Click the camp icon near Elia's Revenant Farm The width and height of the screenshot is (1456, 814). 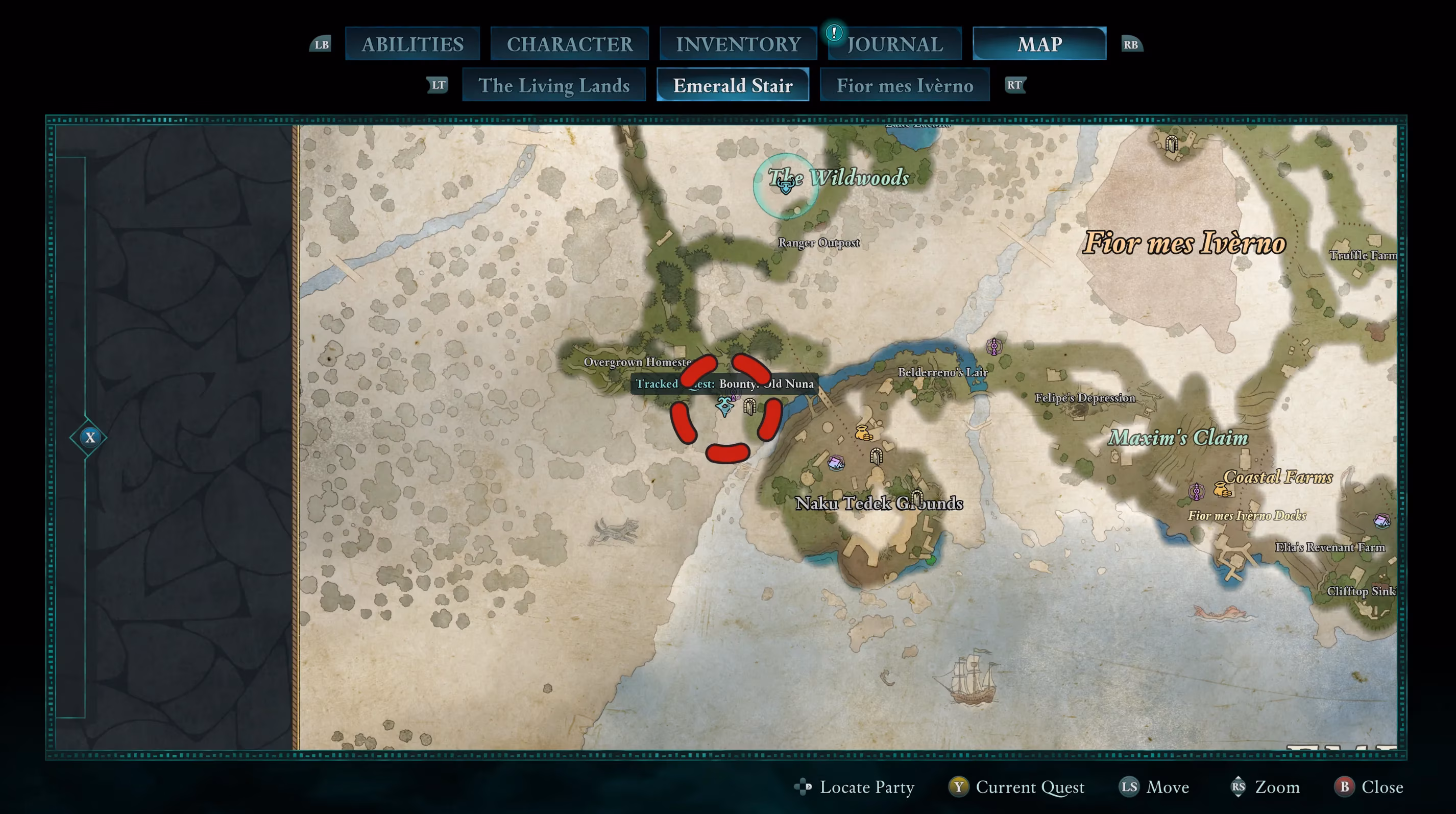click(x=1382, y=522)
